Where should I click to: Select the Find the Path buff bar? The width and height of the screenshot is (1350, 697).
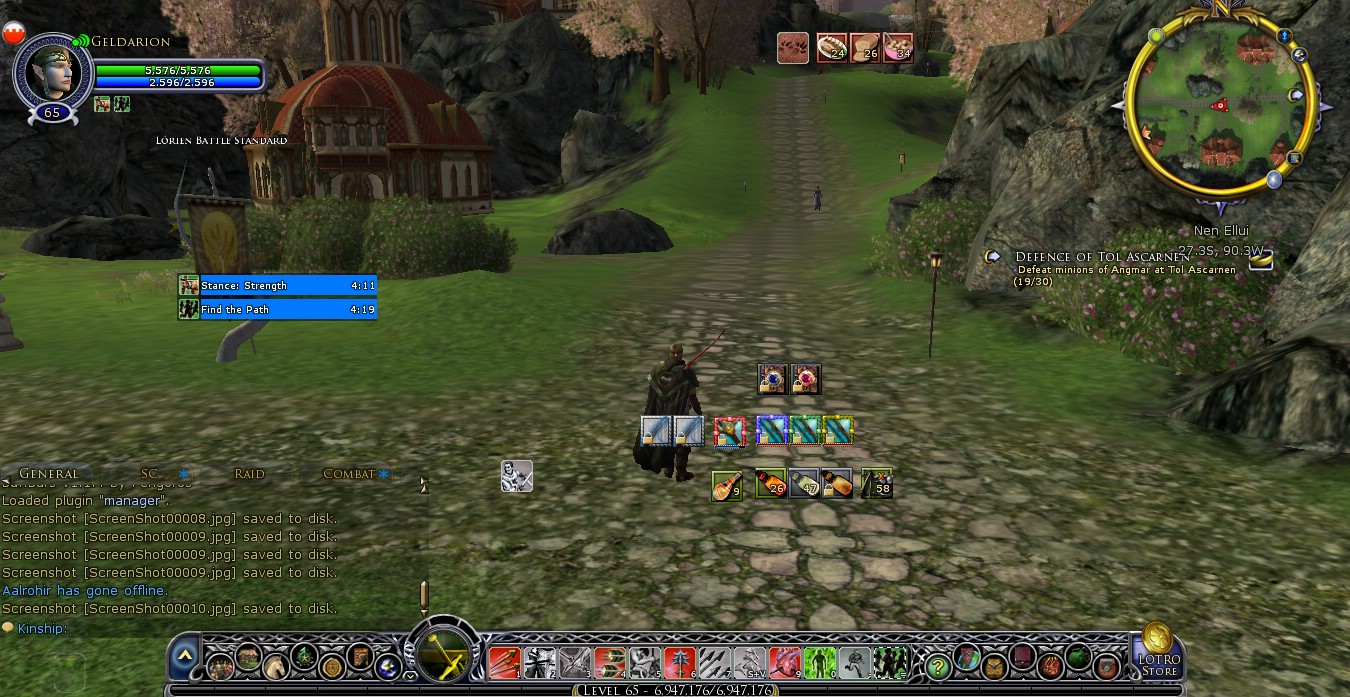(x=278, y=310)
